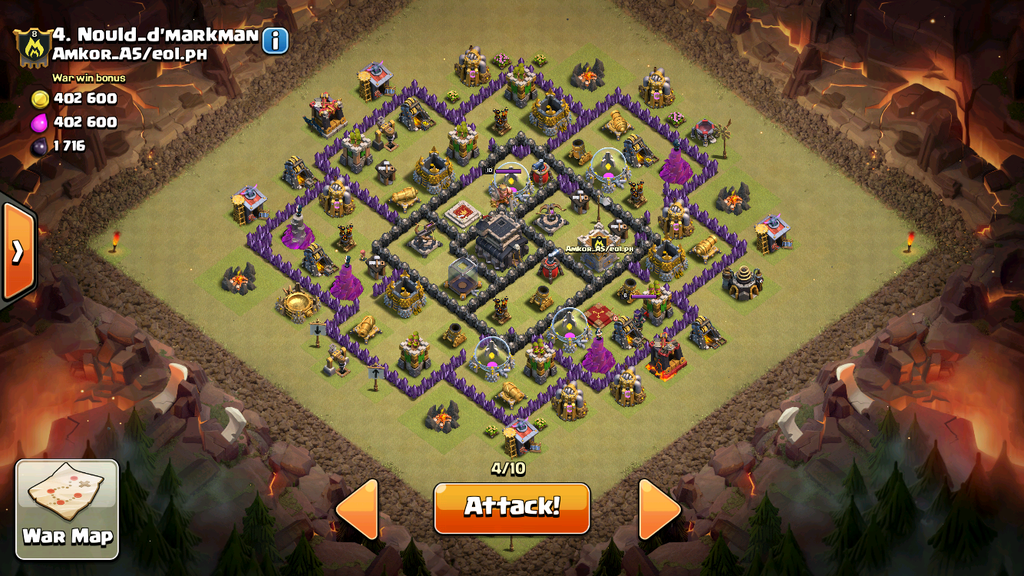Viewport: 1024px width, 576px height.
Task: Start the war attack with Attack! button
Action: [x=511, y=507]
